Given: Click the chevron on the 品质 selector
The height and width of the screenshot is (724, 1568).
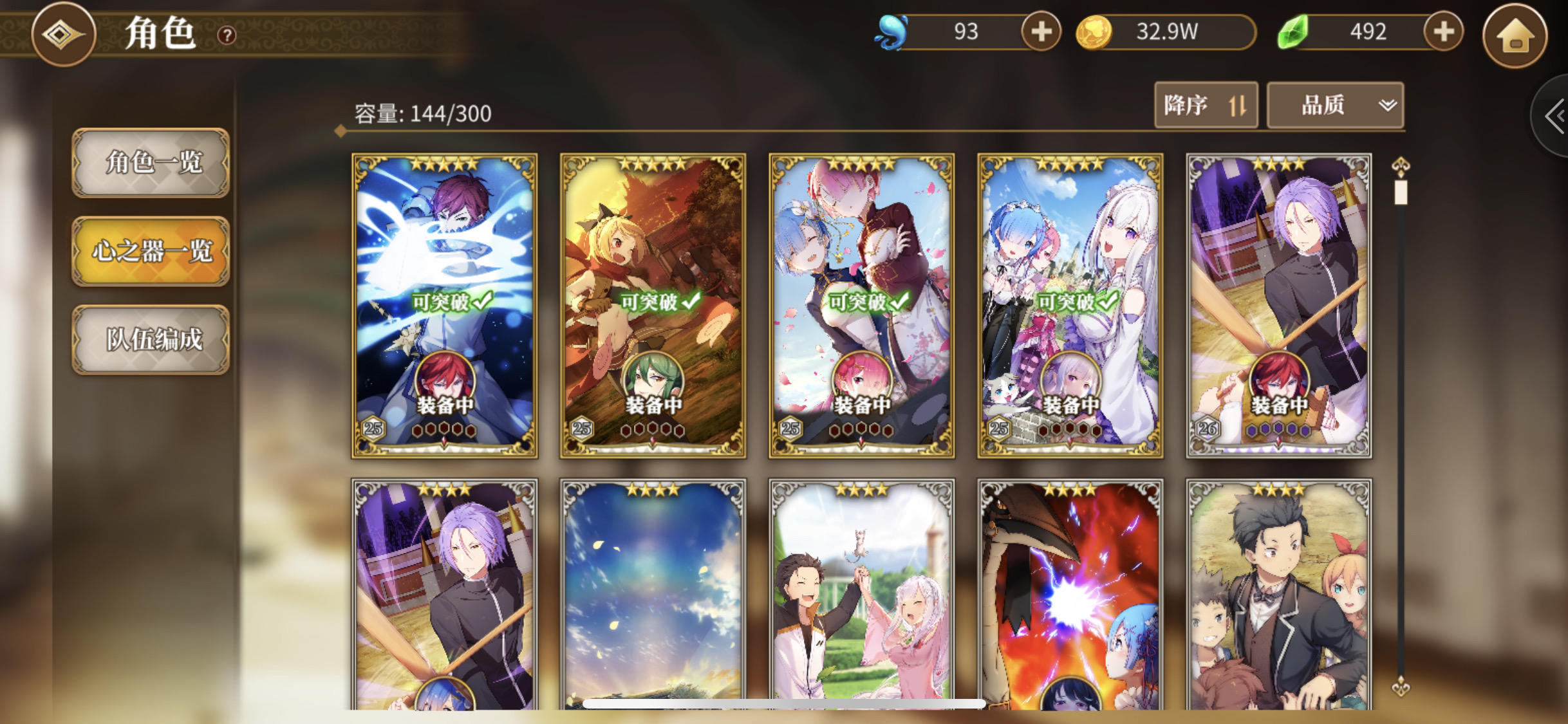Looking at the screenshot, I should click(1386, 106).
